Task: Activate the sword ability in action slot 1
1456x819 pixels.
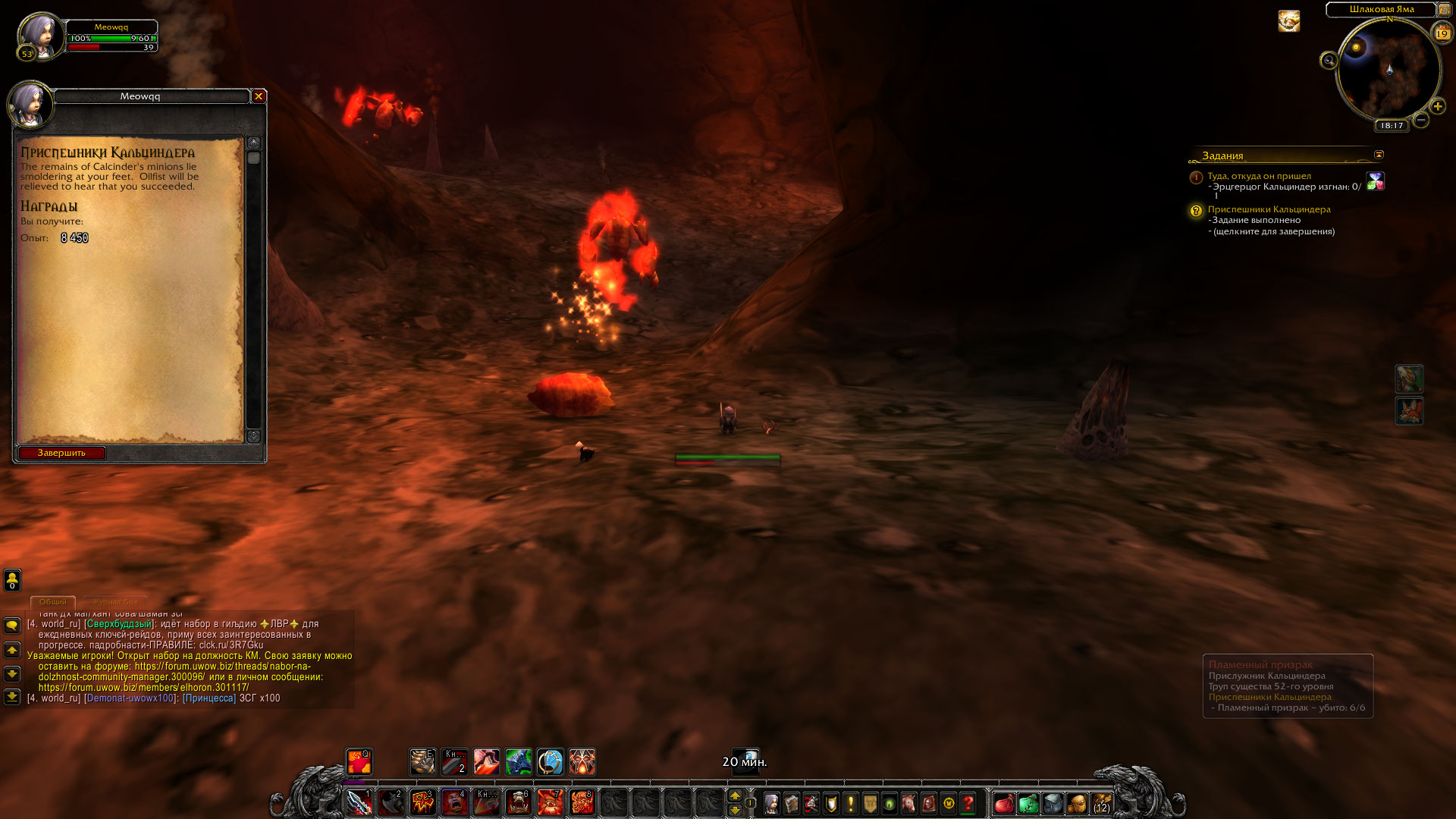Action: click(x=359, y=802)
